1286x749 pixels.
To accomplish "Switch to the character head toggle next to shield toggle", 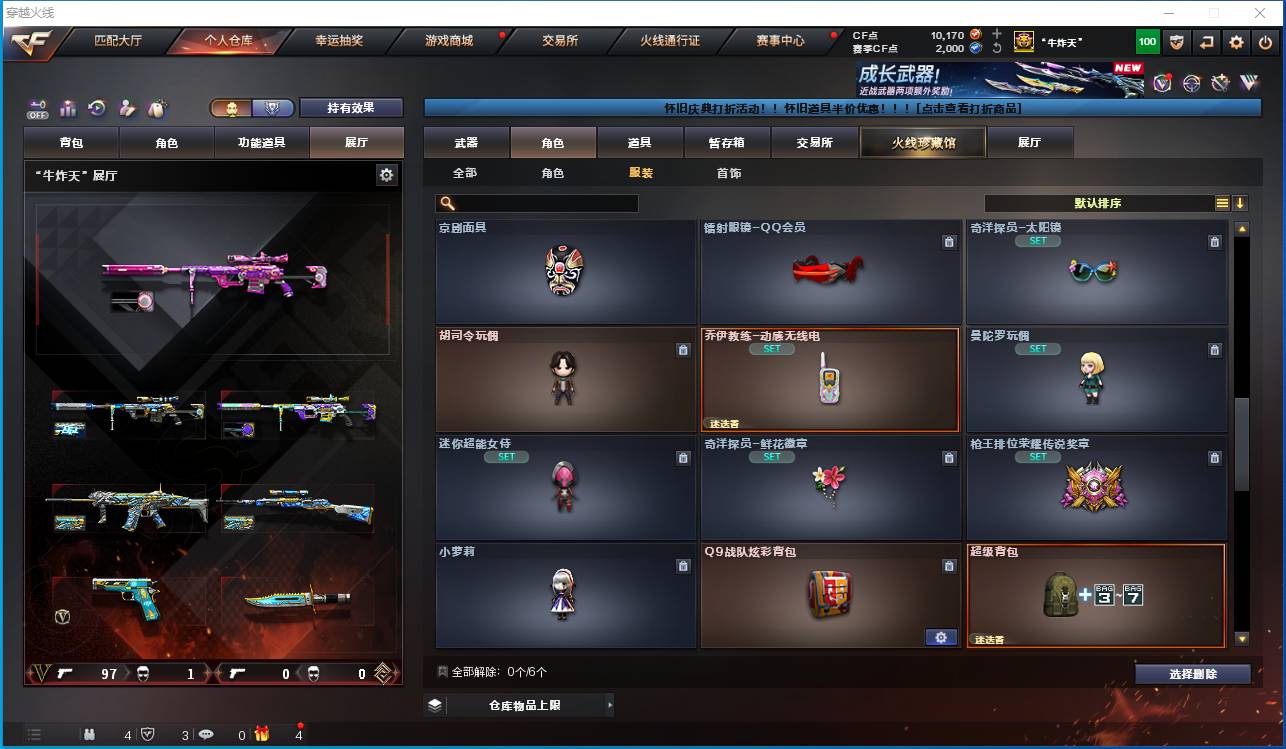I will point(231,107).
